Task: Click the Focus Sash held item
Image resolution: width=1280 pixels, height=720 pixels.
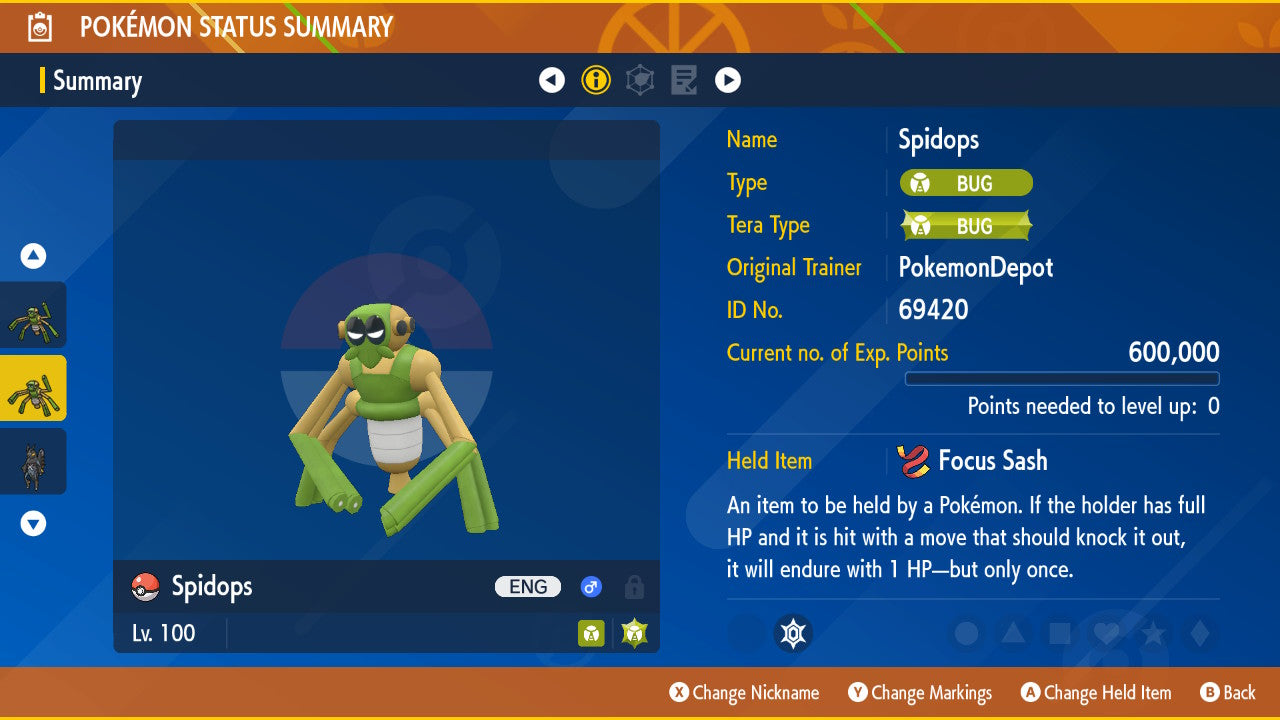Action: (973, 461)
